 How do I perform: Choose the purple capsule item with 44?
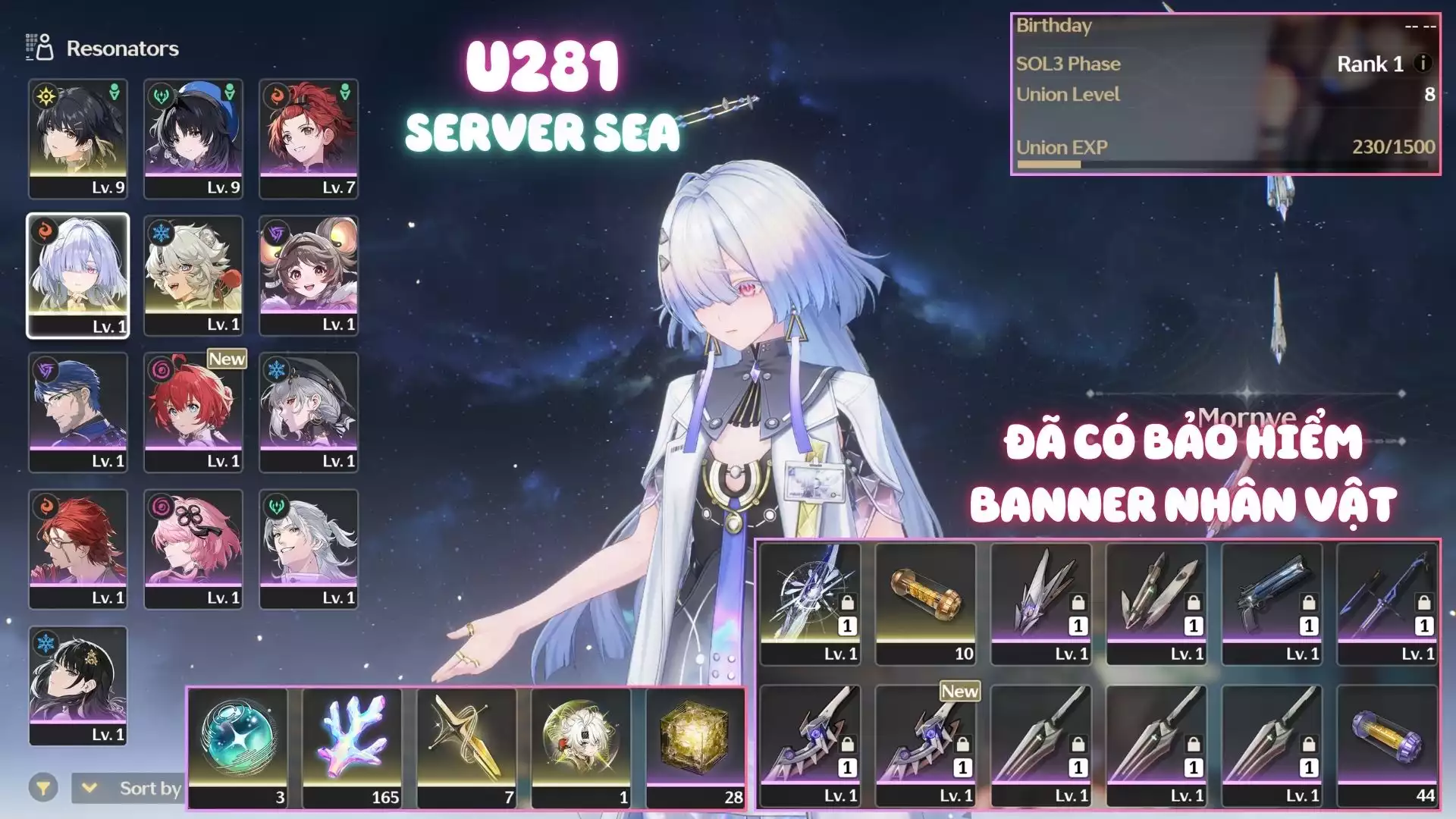point(1387,745)
